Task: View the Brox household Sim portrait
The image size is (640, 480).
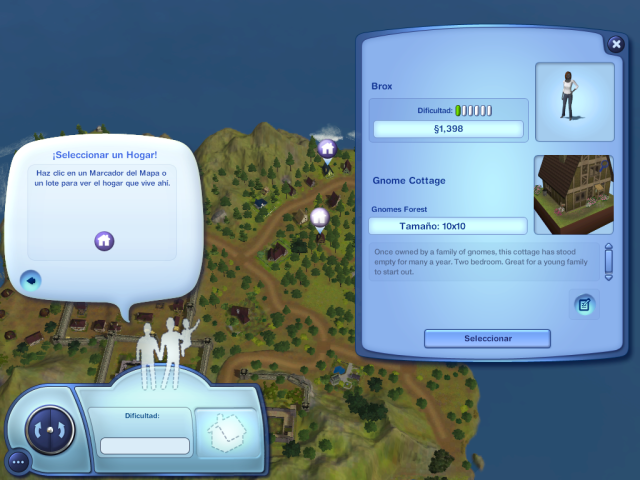Action: click(x=574, y=102)
